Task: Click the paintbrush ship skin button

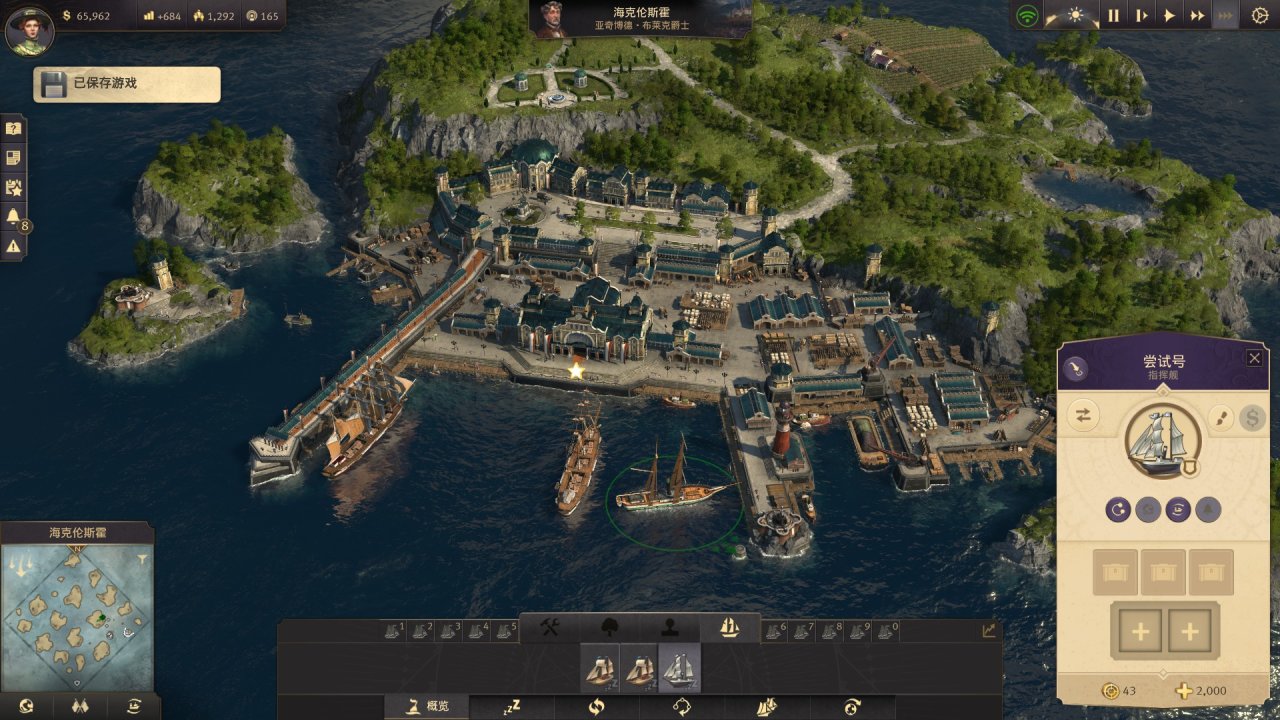Action: [1220, 417]
